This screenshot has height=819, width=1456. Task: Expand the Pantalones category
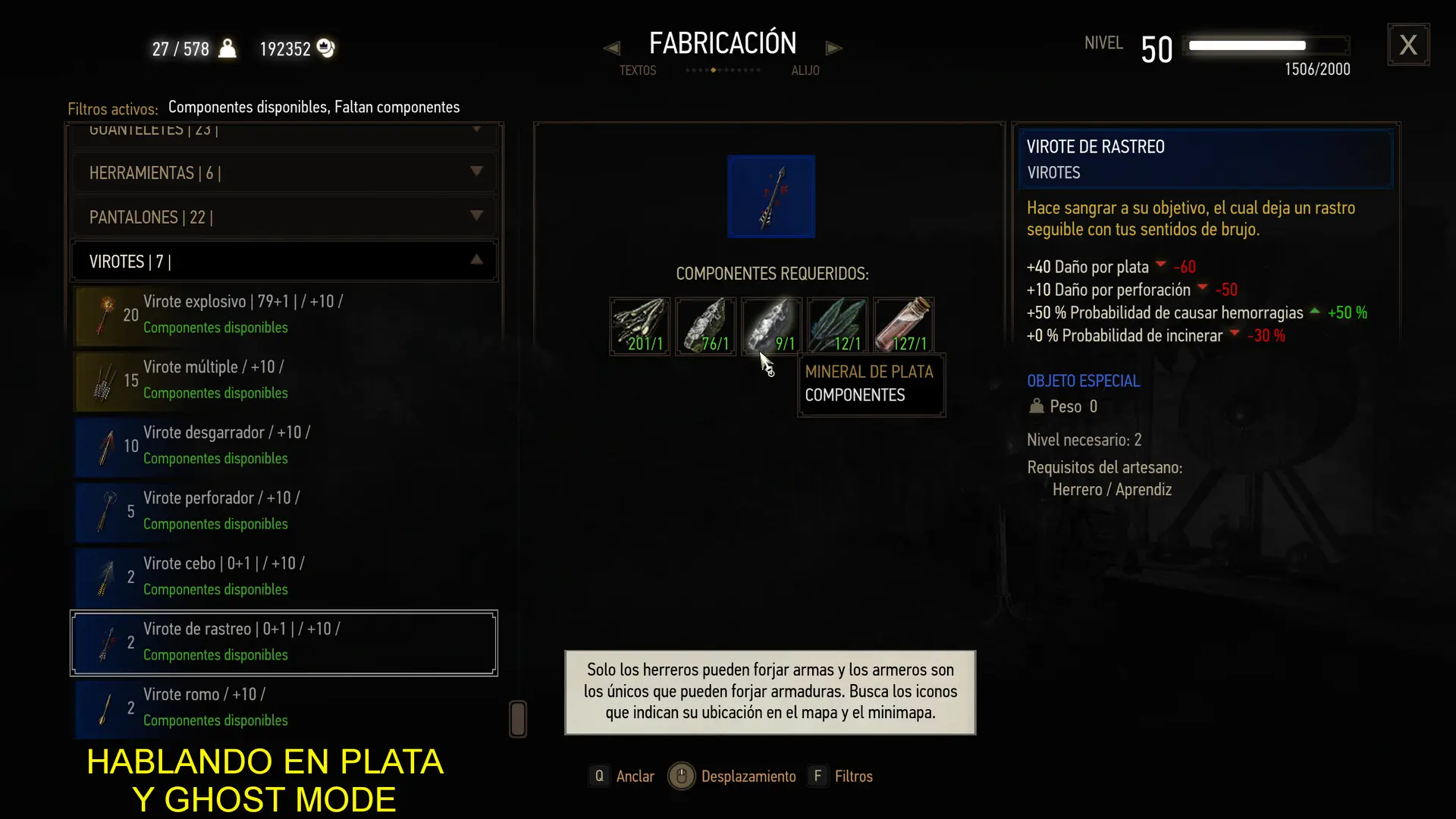[284, 218]
